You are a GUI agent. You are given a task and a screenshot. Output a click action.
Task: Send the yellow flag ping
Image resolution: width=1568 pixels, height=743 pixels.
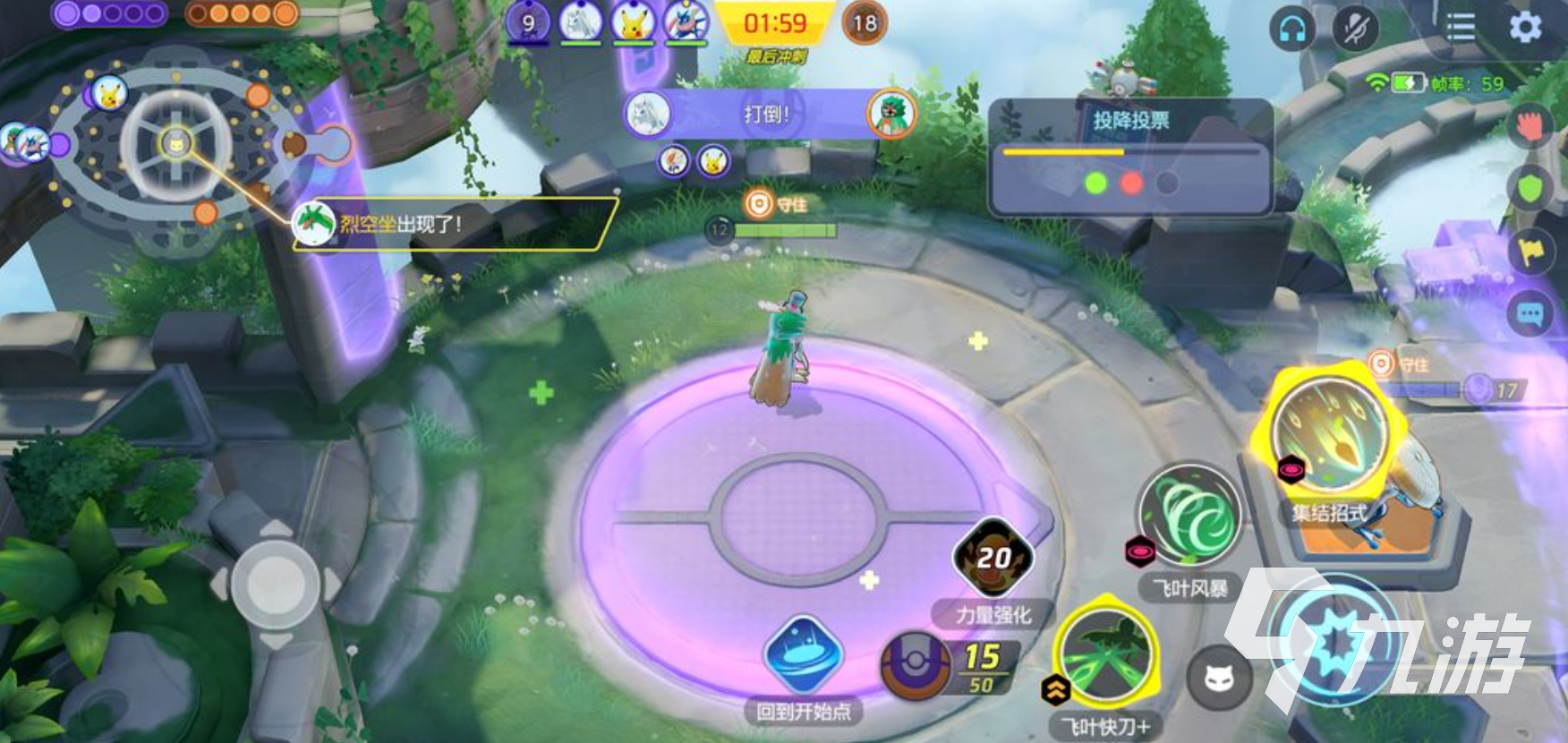point(1531,252)
